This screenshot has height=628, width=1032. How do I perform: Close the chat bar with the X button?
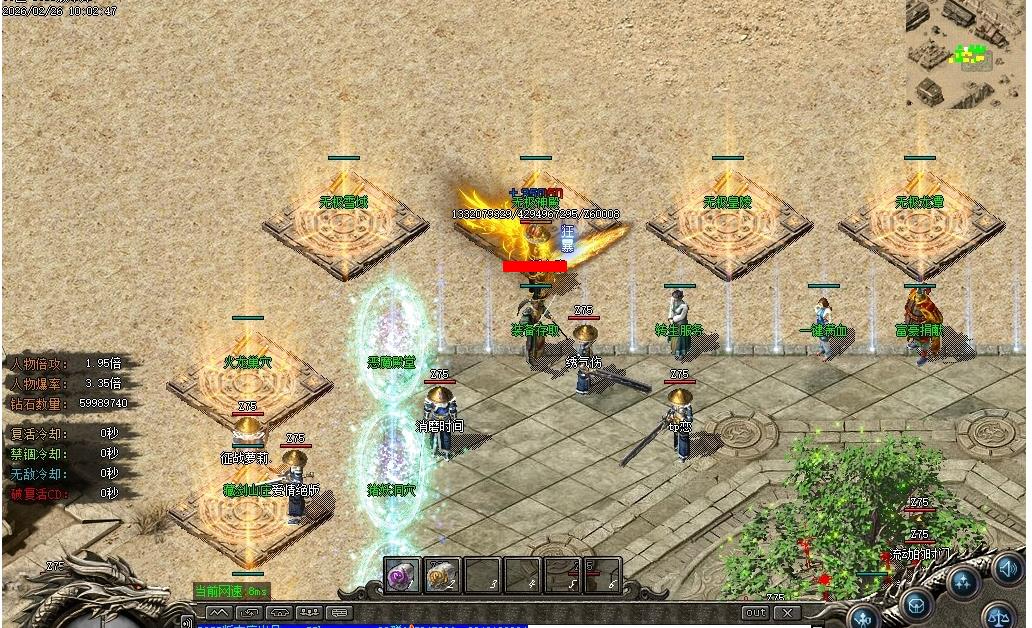point(787,612)
